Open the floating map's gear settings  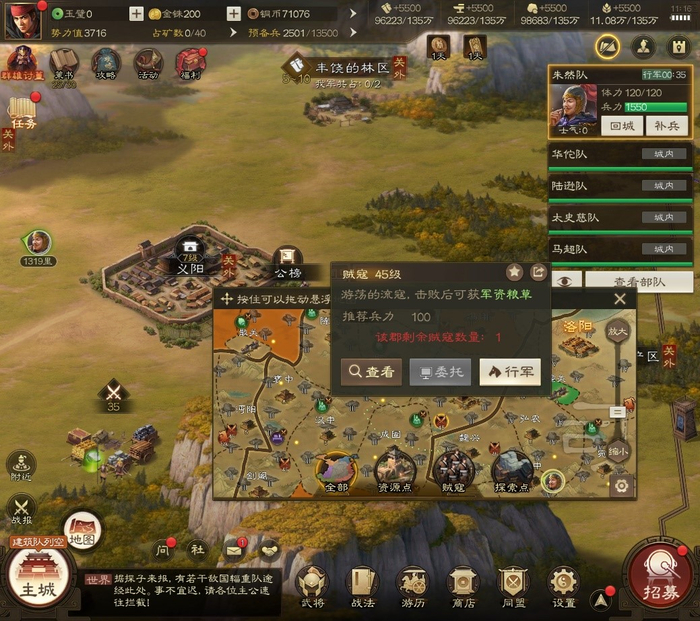622,486
